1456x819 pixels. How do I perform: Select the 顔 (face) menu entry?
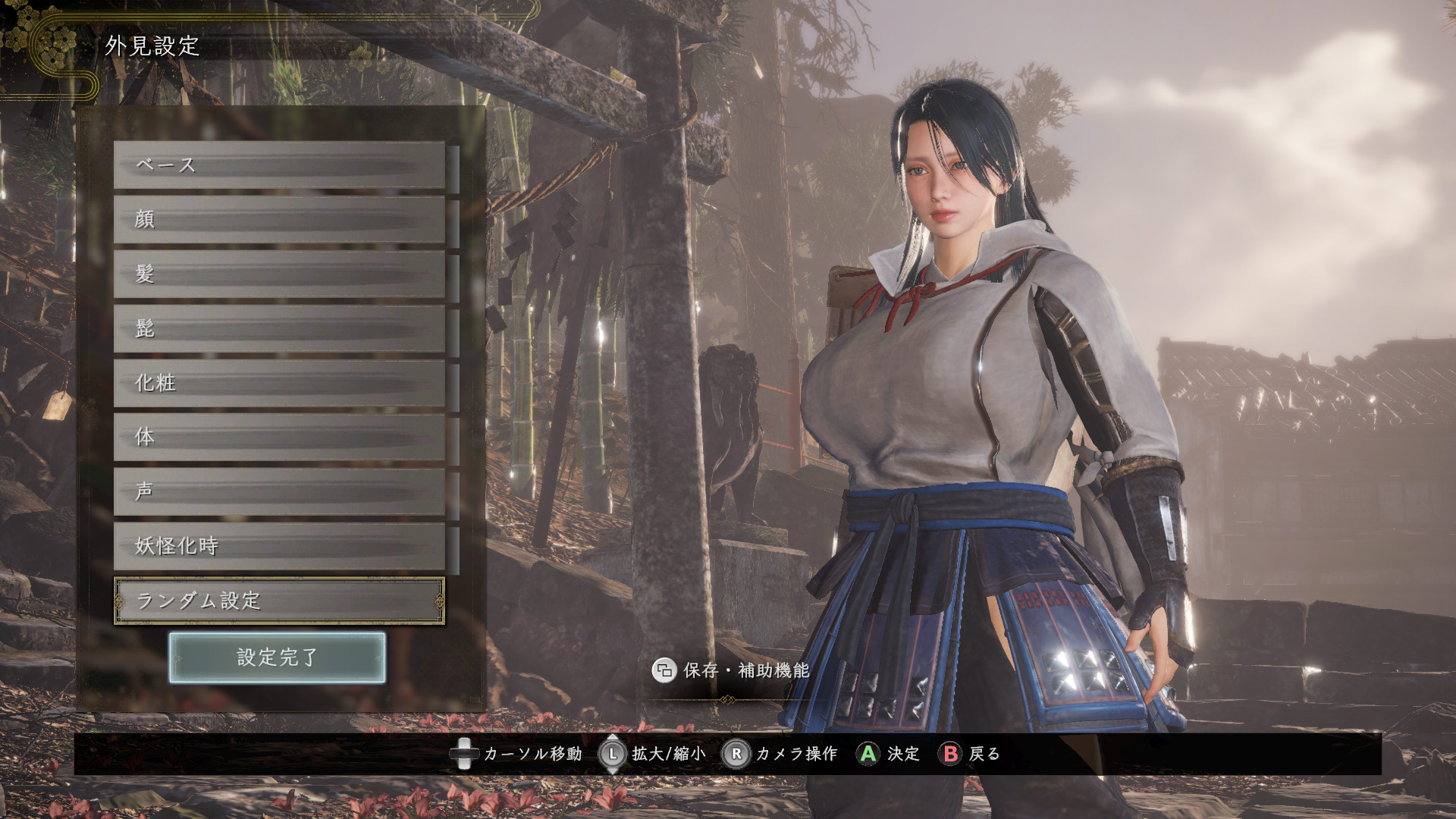(279, 220)
